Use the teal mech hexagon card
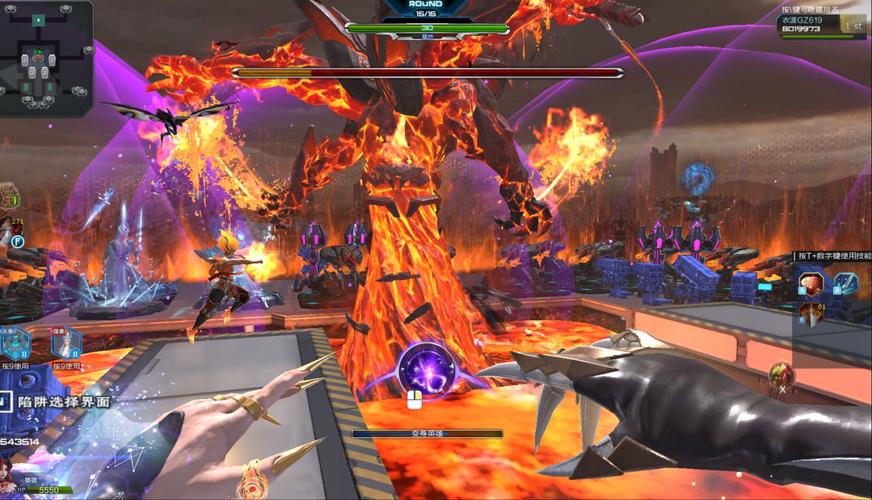 (16, 343)
